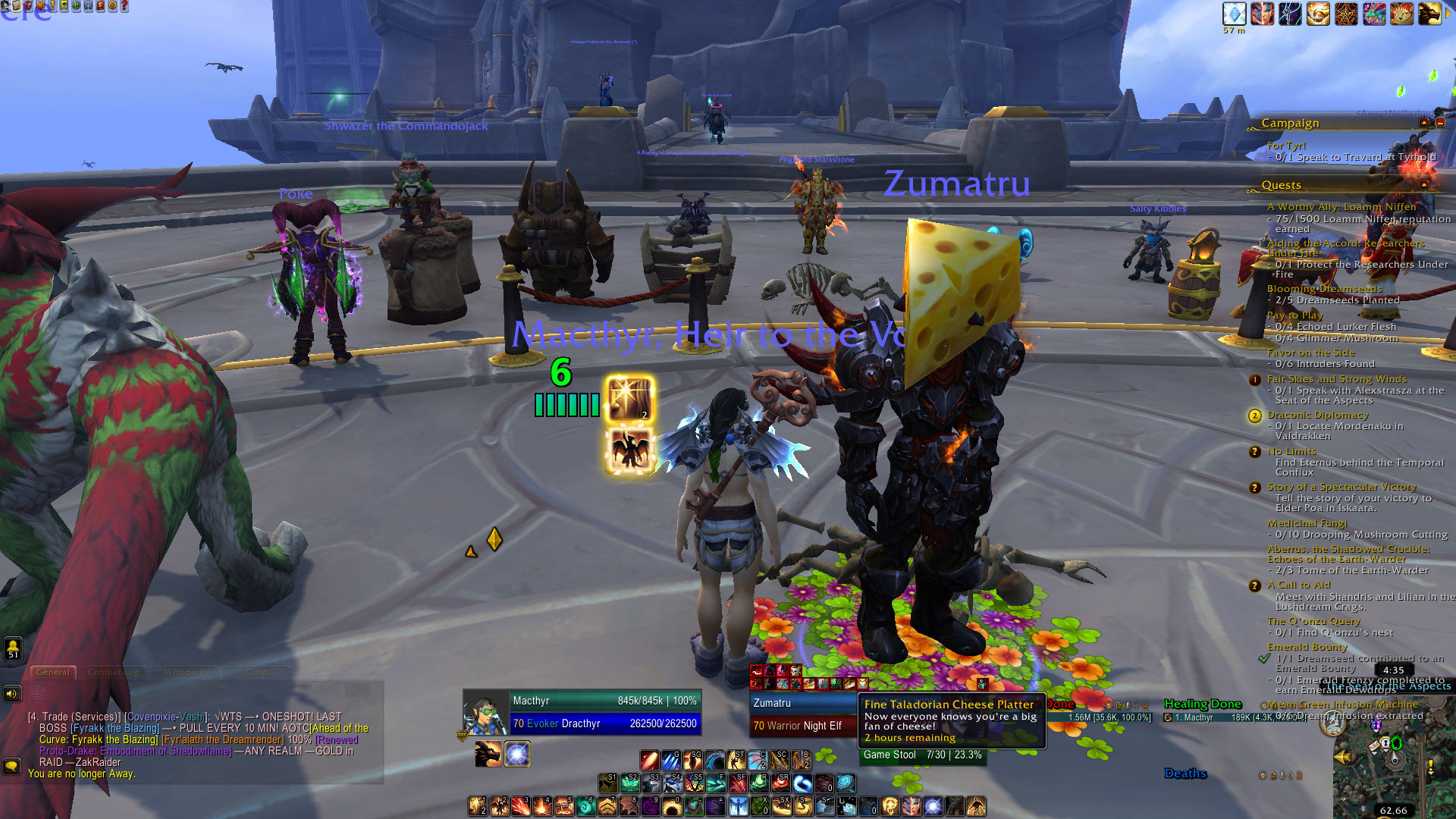The height and width of the screenshot is (819, 1456).
Task: Open the For Tyr! campaign quest
Action: (1286, 146)
